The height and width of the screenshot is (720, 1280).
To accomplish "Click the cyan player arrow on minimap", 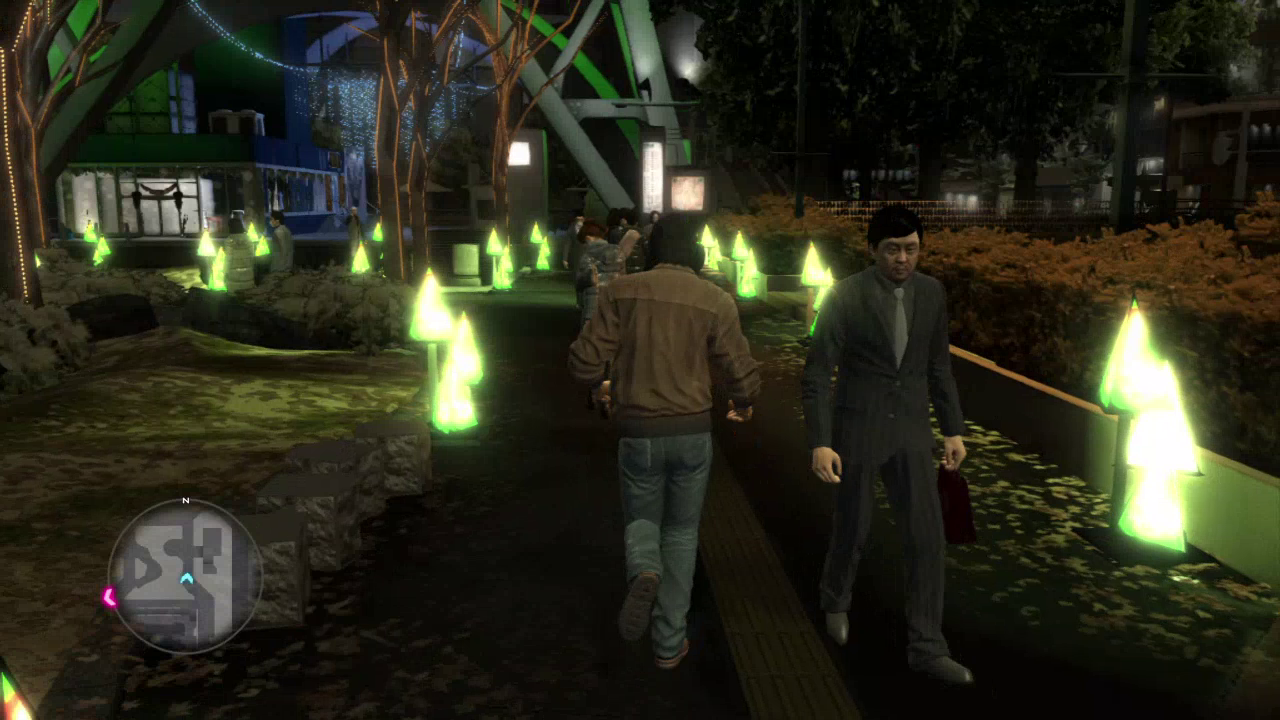I will click(186, 577).
